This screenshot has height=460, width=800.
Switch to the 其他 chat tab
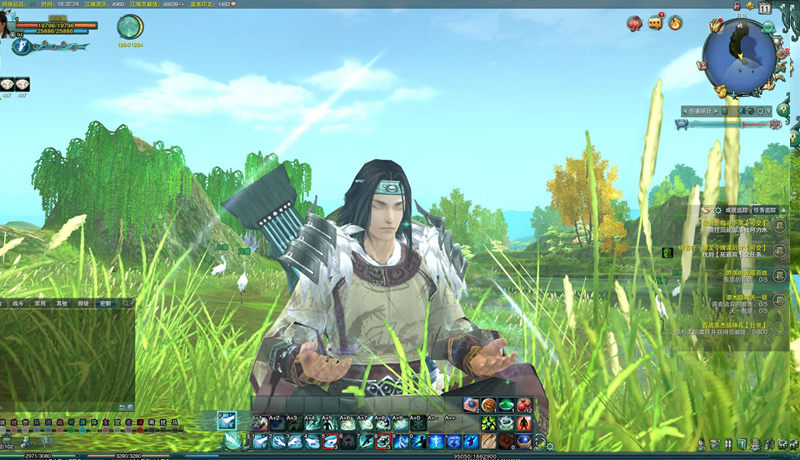[62, 302]
